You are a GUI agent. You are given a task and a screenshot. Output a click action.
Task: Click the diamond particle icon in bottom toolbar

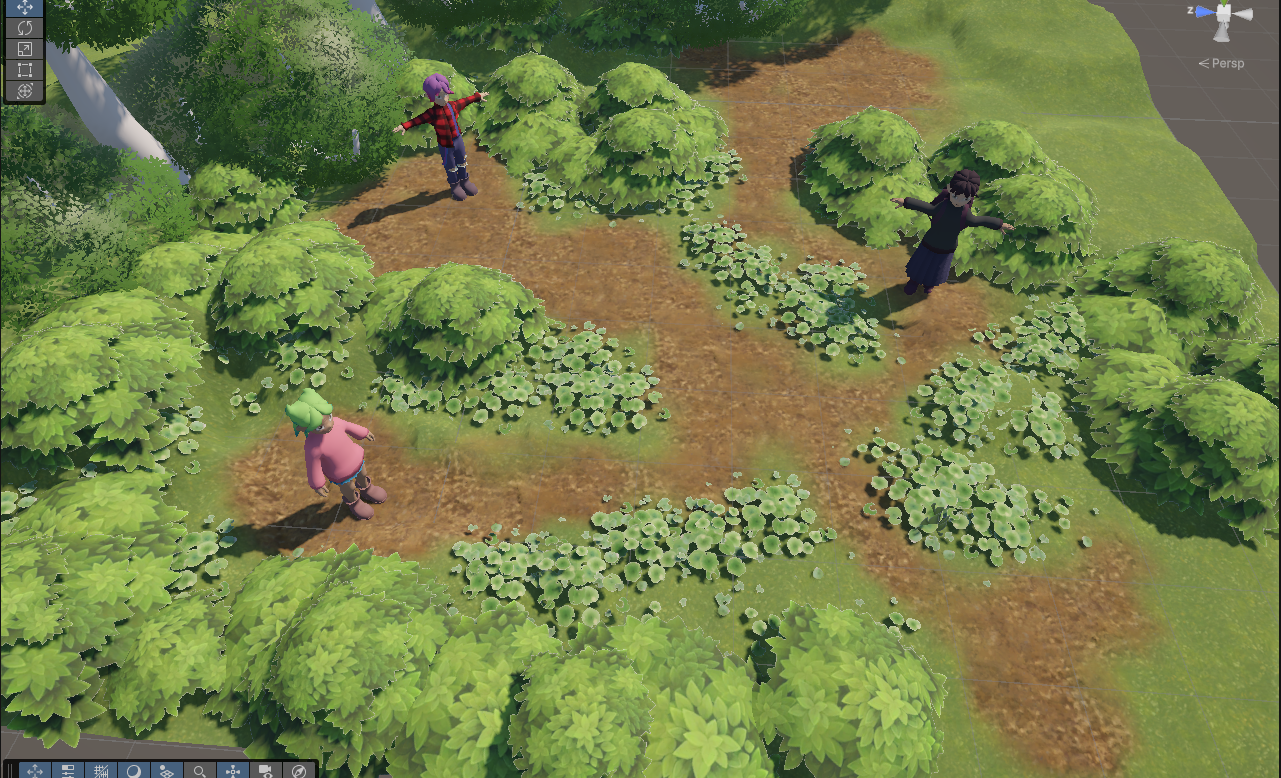point(167,771)
